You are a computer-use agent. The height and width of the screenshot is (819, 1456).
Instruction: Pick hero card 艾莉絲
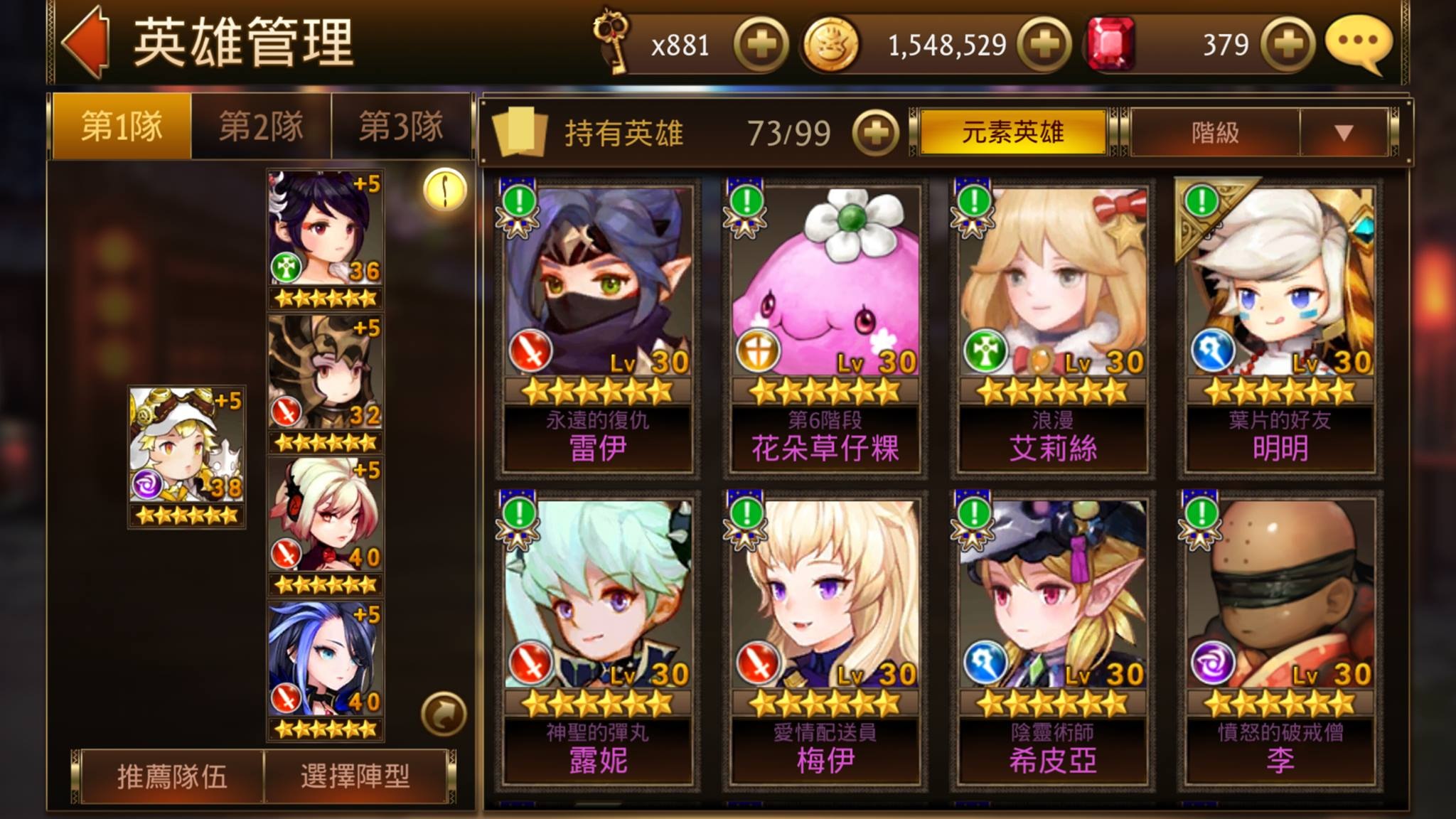1052,327
